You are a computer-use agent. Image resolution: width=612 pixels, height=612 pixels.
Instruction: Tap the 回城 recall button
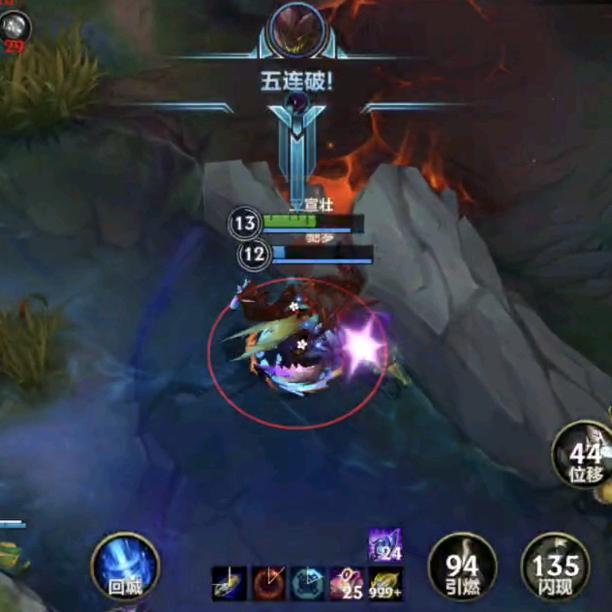click(x=125, y=566)
